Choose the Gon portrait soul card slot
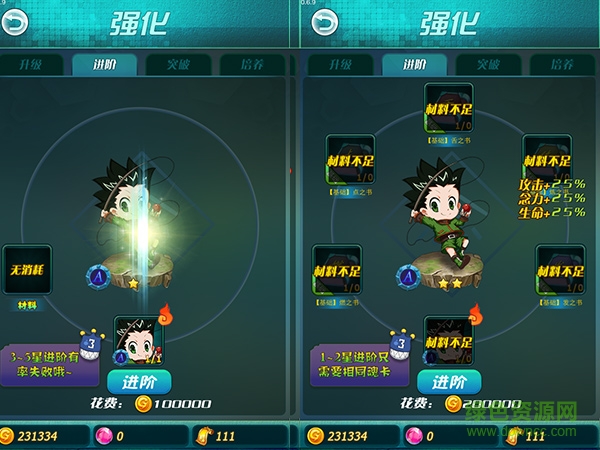600x450 pixels. click(x=139, y=342)
